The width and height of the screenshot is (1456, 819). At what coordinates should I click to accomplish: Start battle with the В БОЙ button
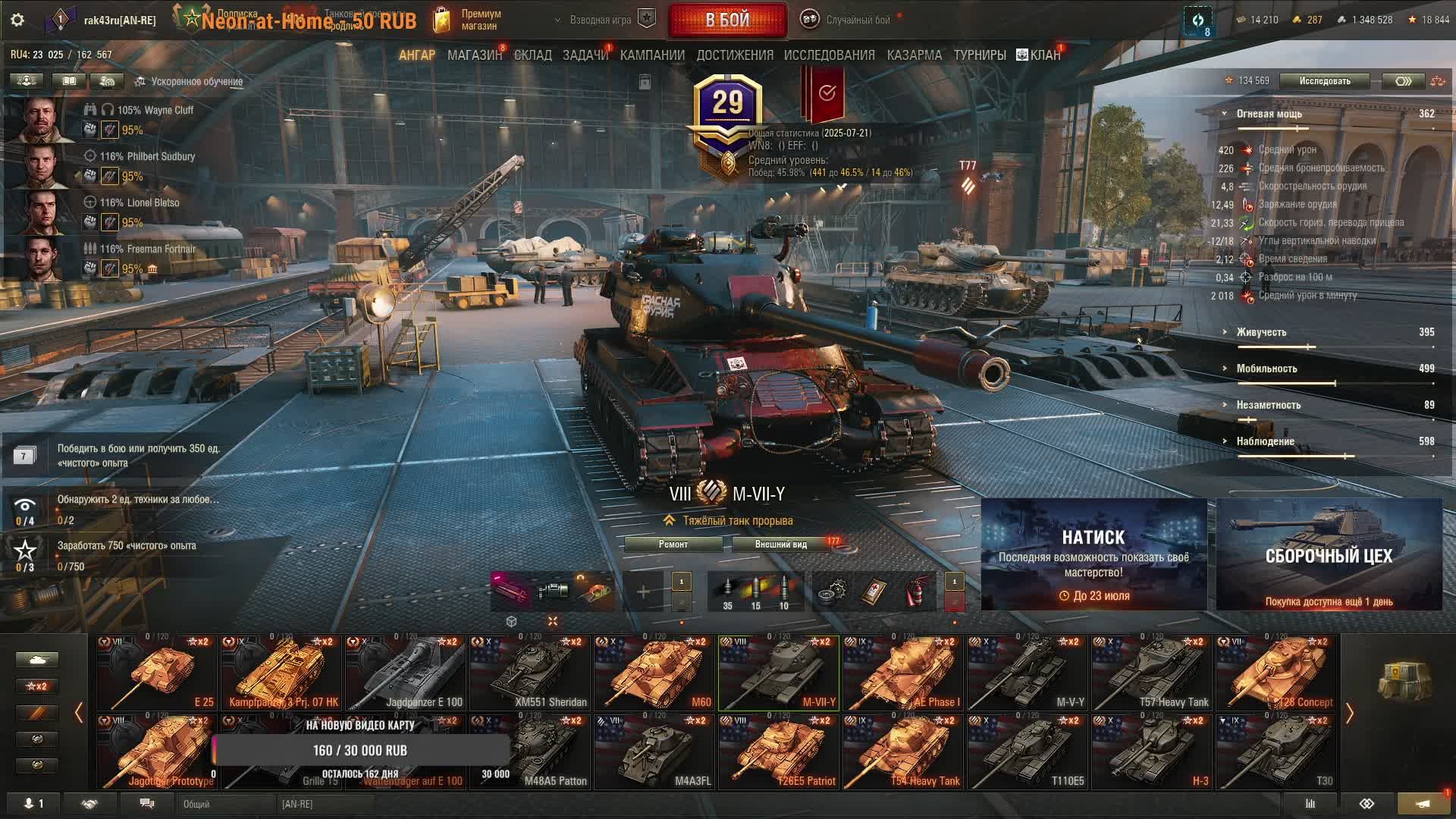point(727,20)
